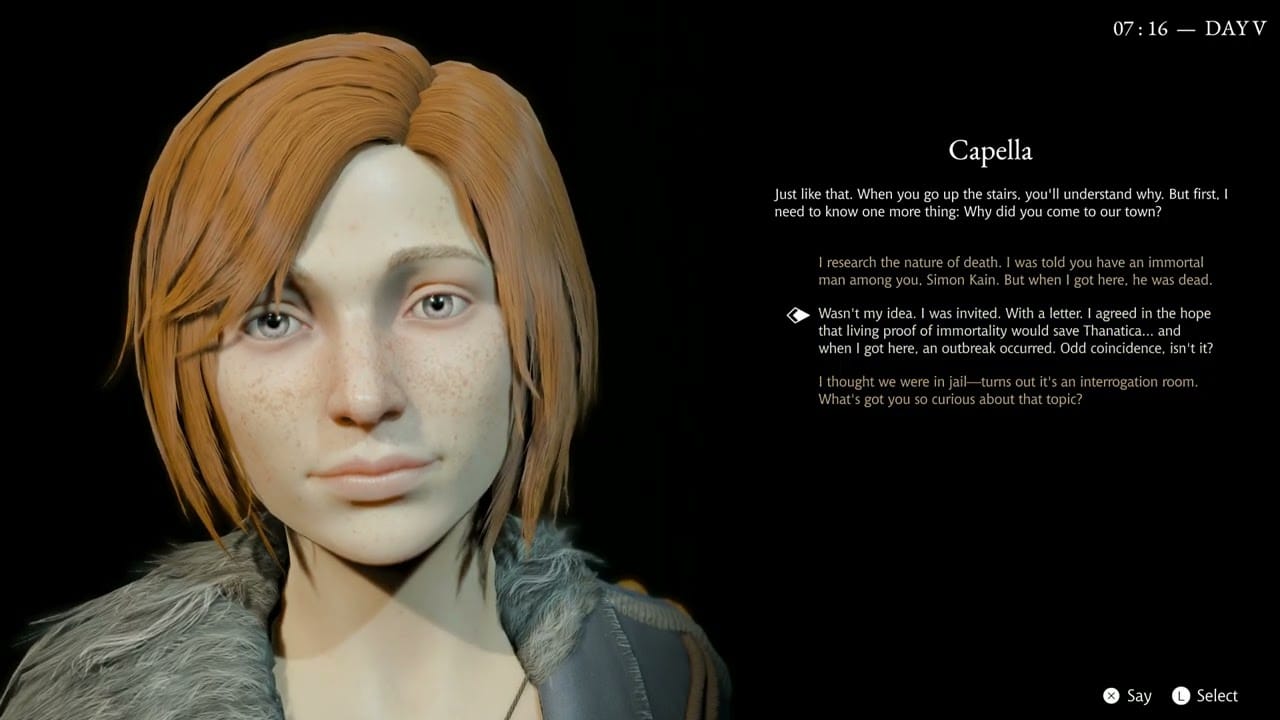Pick the "I thought we were in jail" reply
Screen dimensions: 1280x720
point(1007,390)
